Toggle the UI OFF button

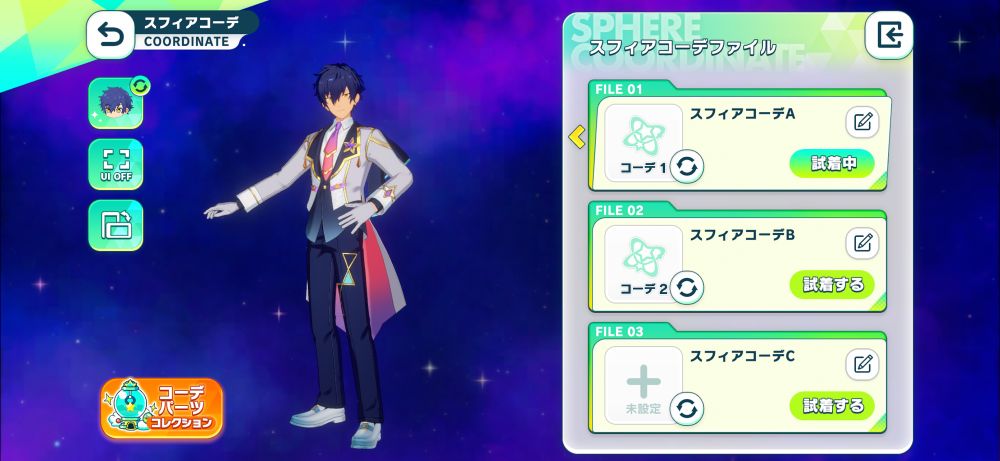tap(115, 163)
